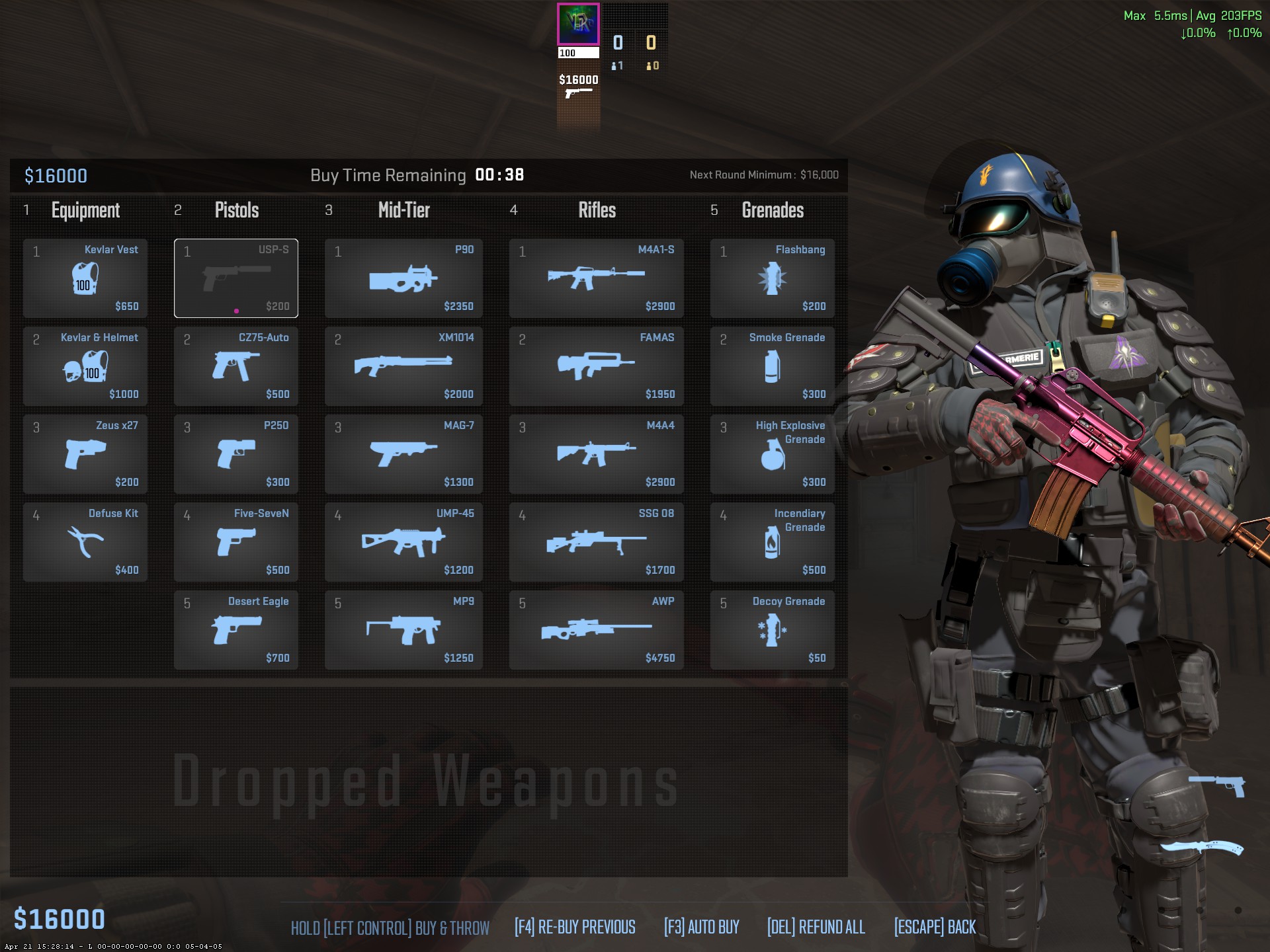
Task: Choose the UMP-45
Action: point(403,542)
